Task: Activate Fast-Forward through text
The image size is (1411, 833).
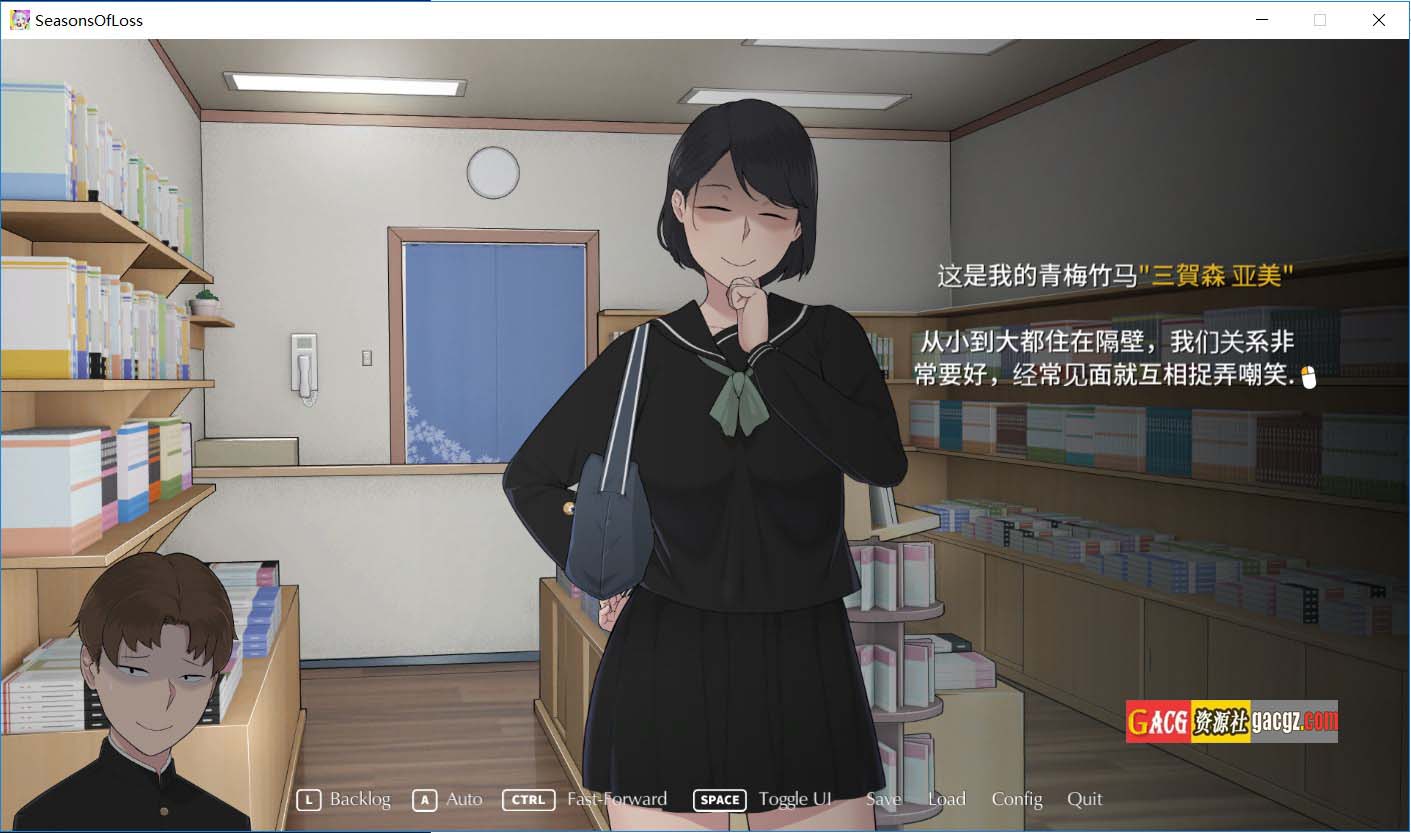Action: [616, 799]
